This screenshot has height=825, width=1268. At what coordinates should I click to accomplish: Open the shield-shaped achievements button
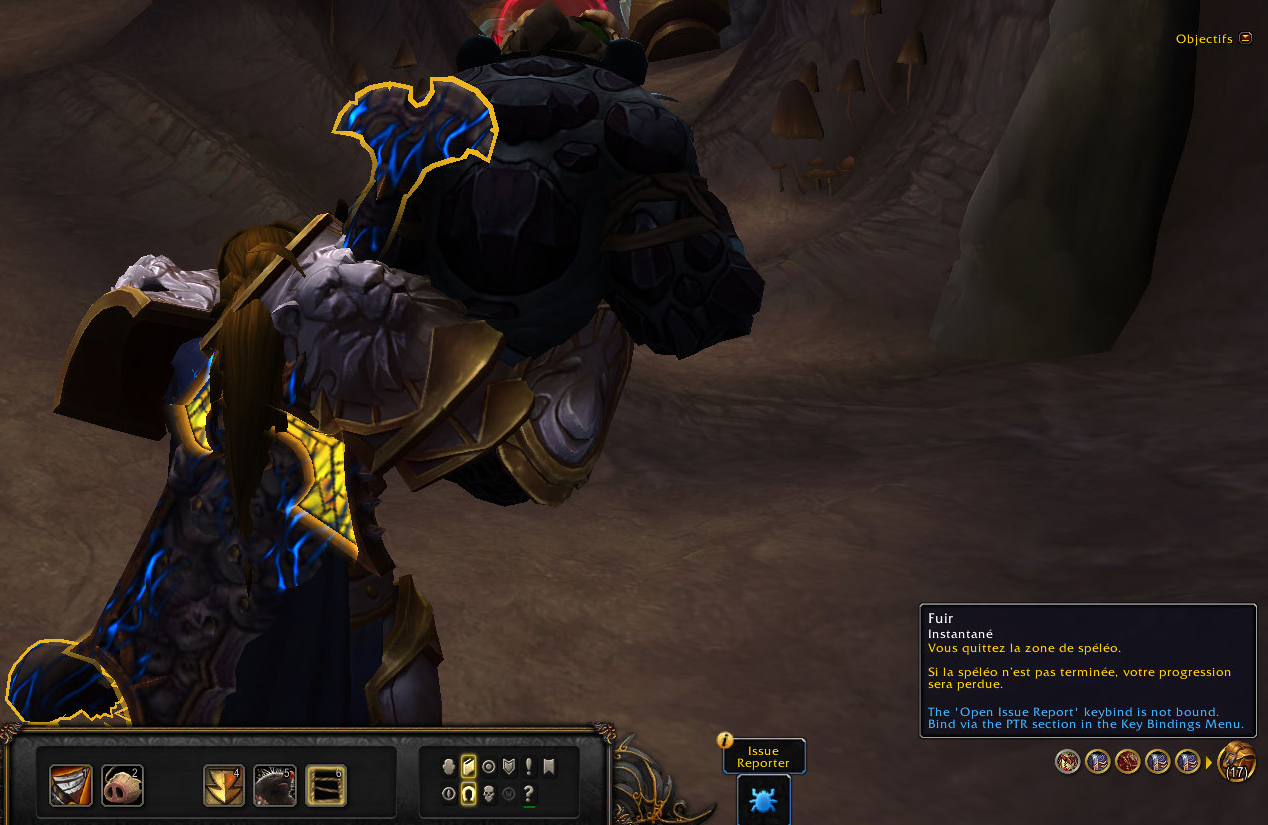click(509, 767)
